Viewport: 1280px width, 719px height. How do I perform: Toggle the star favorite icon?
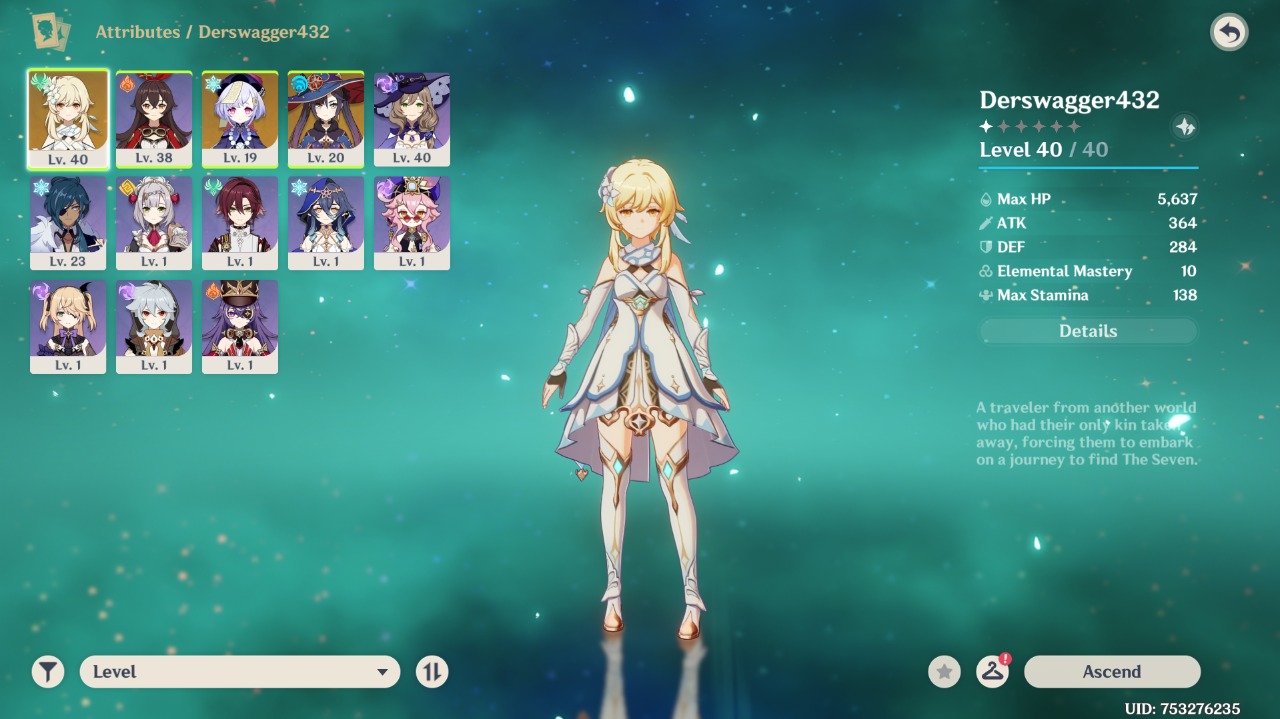coord(944,672)
